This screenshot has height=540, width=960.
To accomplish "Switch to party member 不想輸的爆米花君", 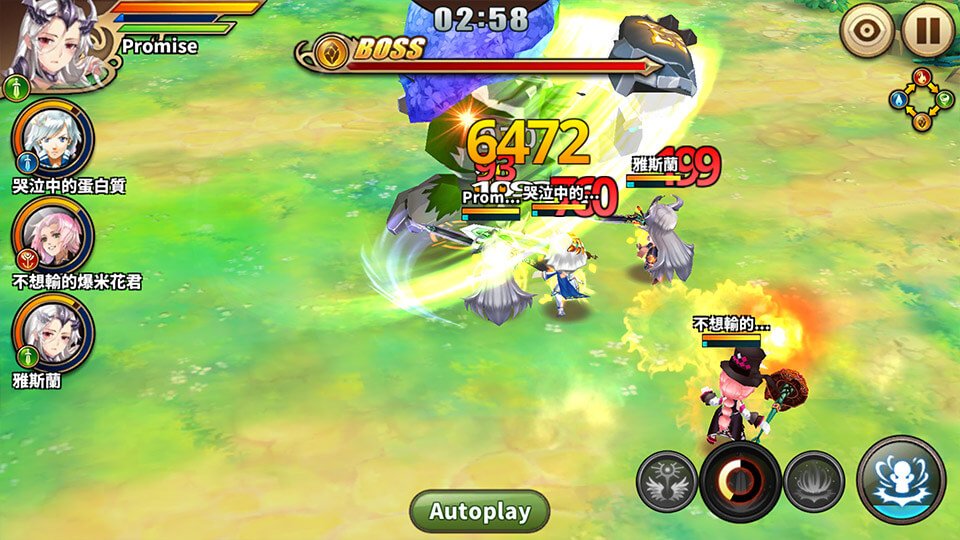I will tap(53, 233).
